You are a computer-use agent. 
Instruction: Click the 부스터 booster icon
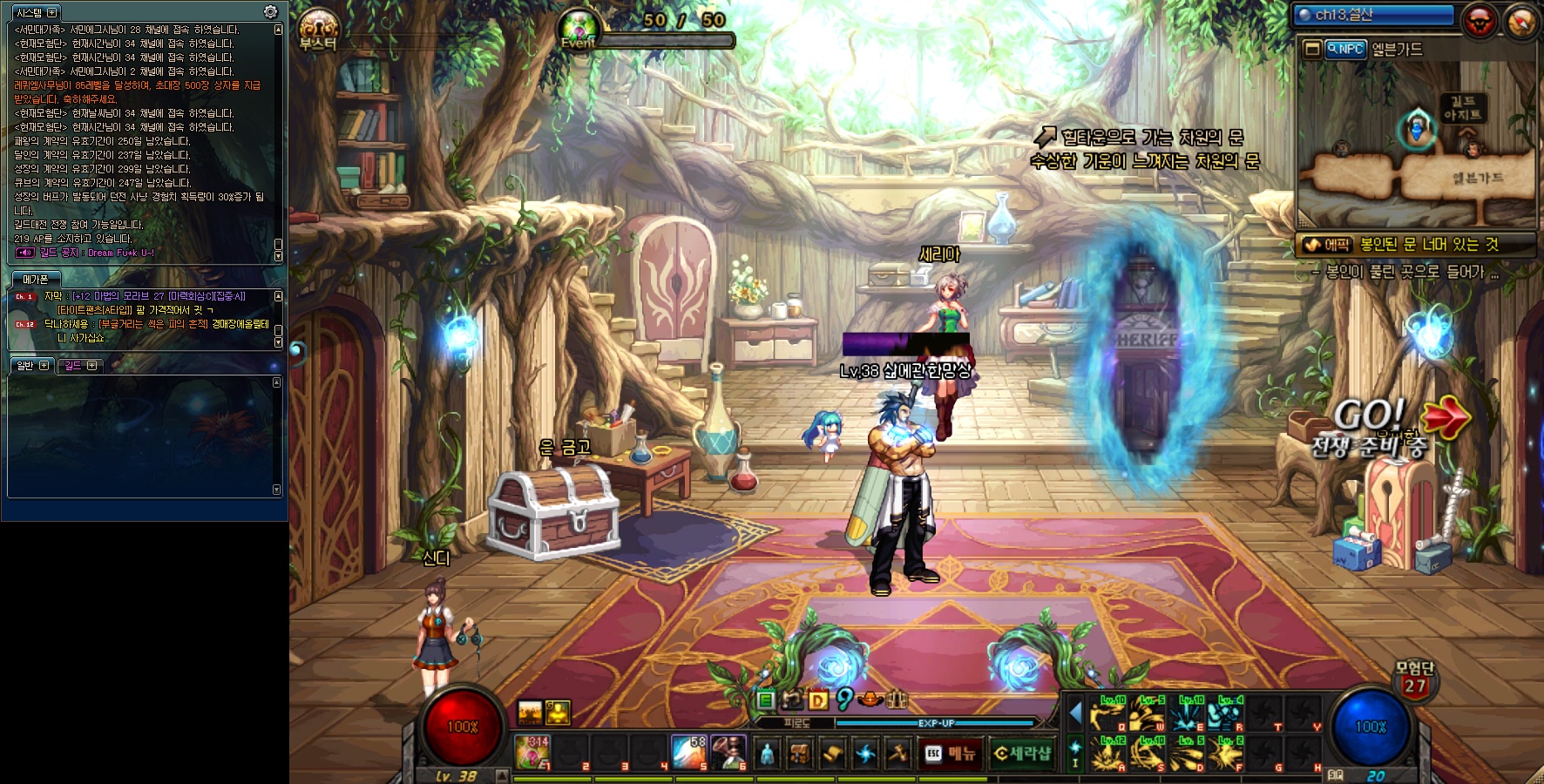[x=318, y=29]
